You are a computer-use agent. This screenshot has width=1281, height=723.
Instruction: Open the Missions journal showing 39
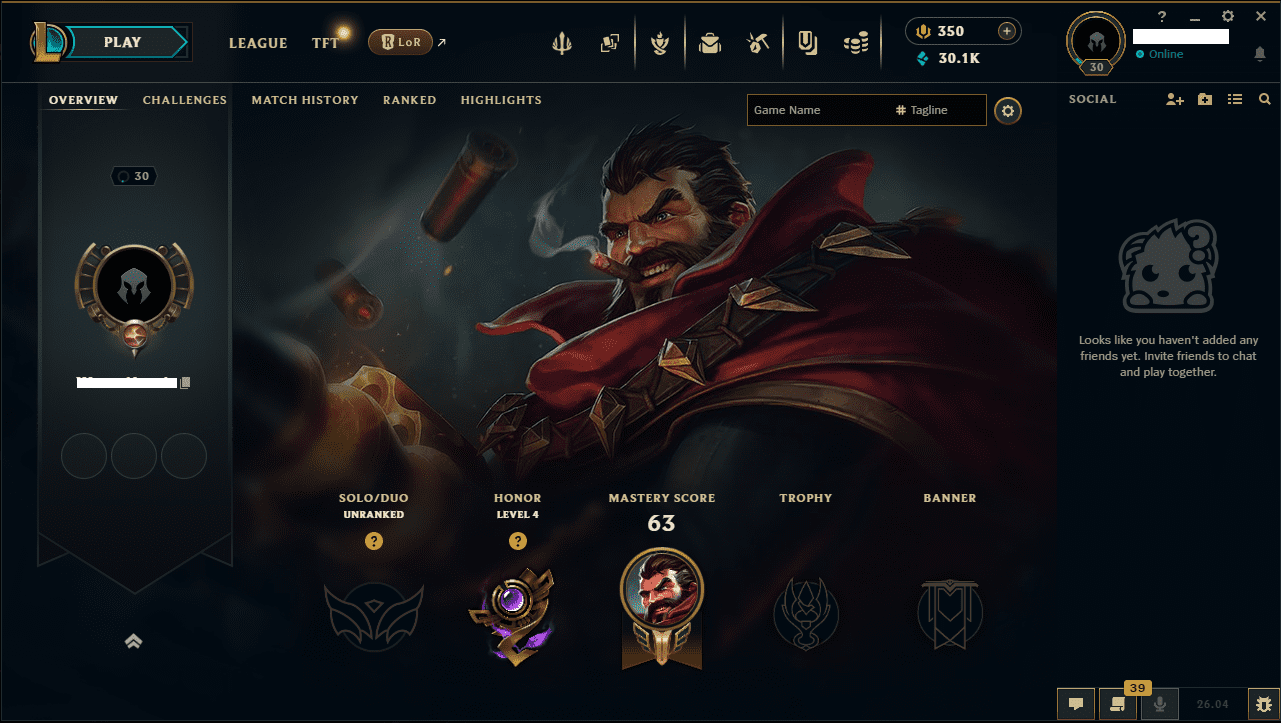[x=1117, y=703]
